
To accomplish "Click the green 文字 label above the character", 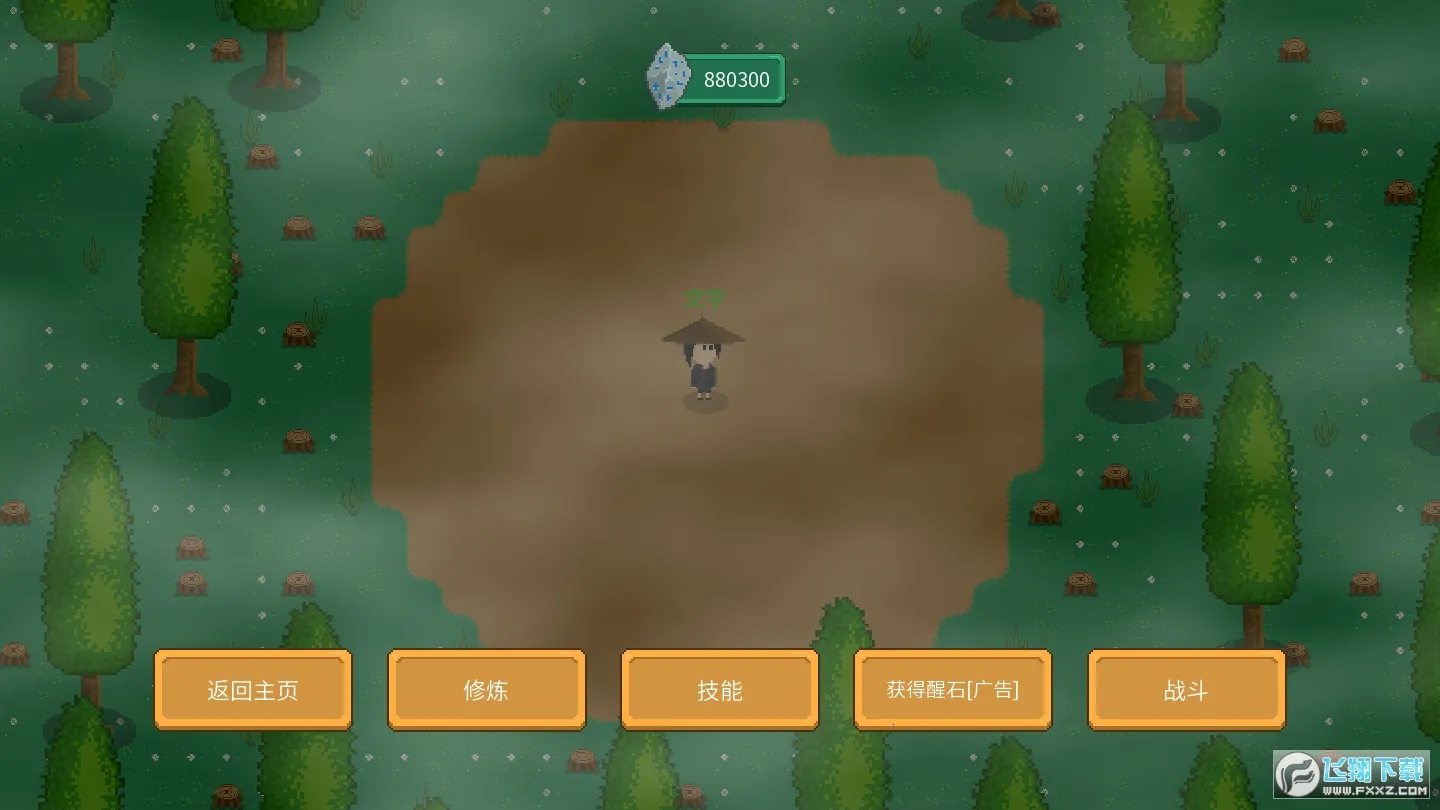I will (x=706, y=296).
